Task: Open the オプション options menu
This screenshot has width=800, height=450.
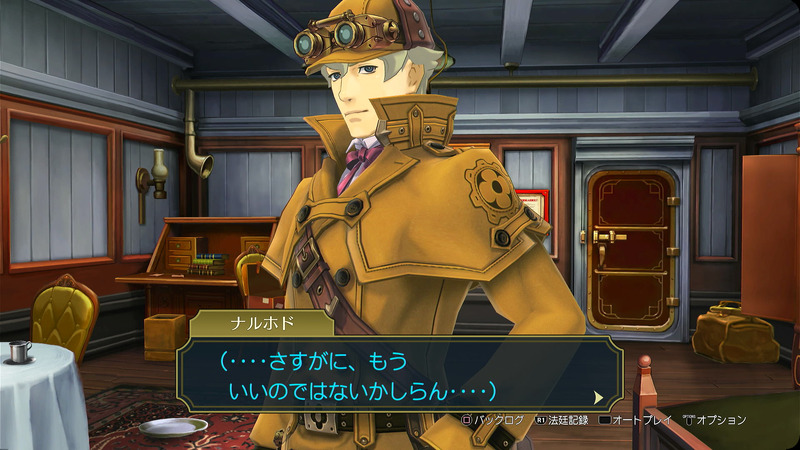Action: (x=715, y=421)
